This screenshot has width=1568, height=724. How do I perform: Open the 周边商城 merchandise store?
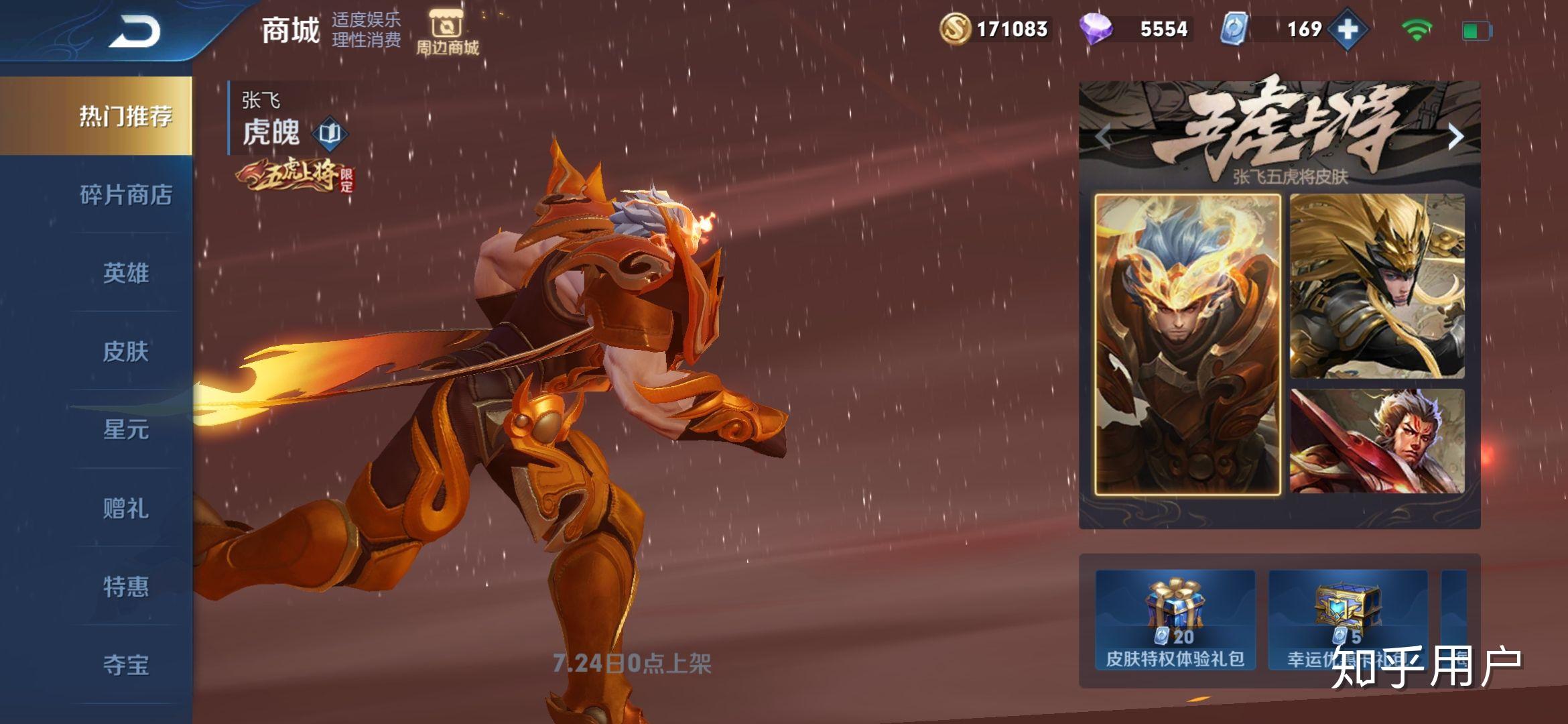coord(447,33)
